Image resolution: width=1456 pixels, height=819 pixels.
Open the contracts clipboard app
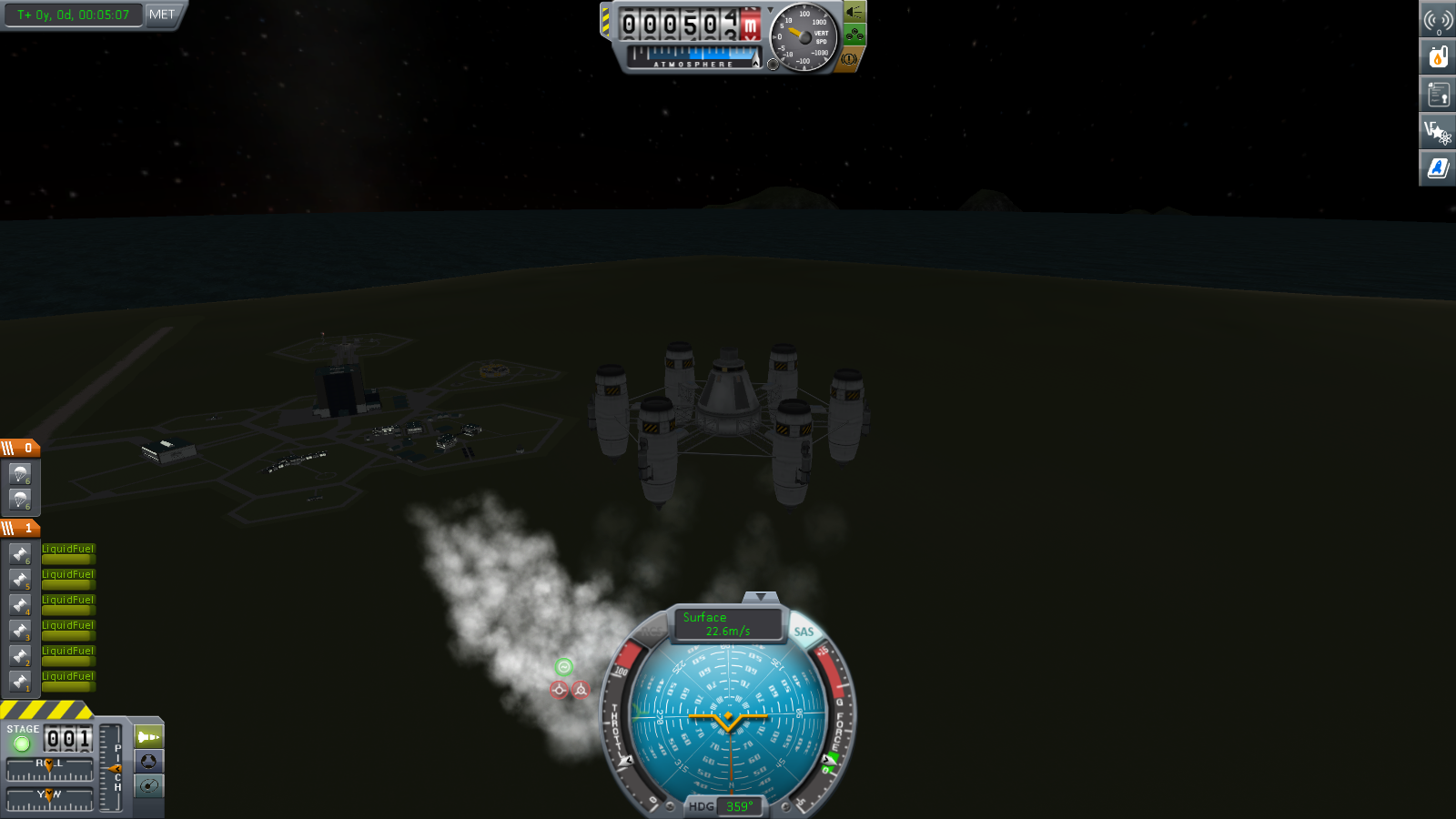coord(1438,95)
